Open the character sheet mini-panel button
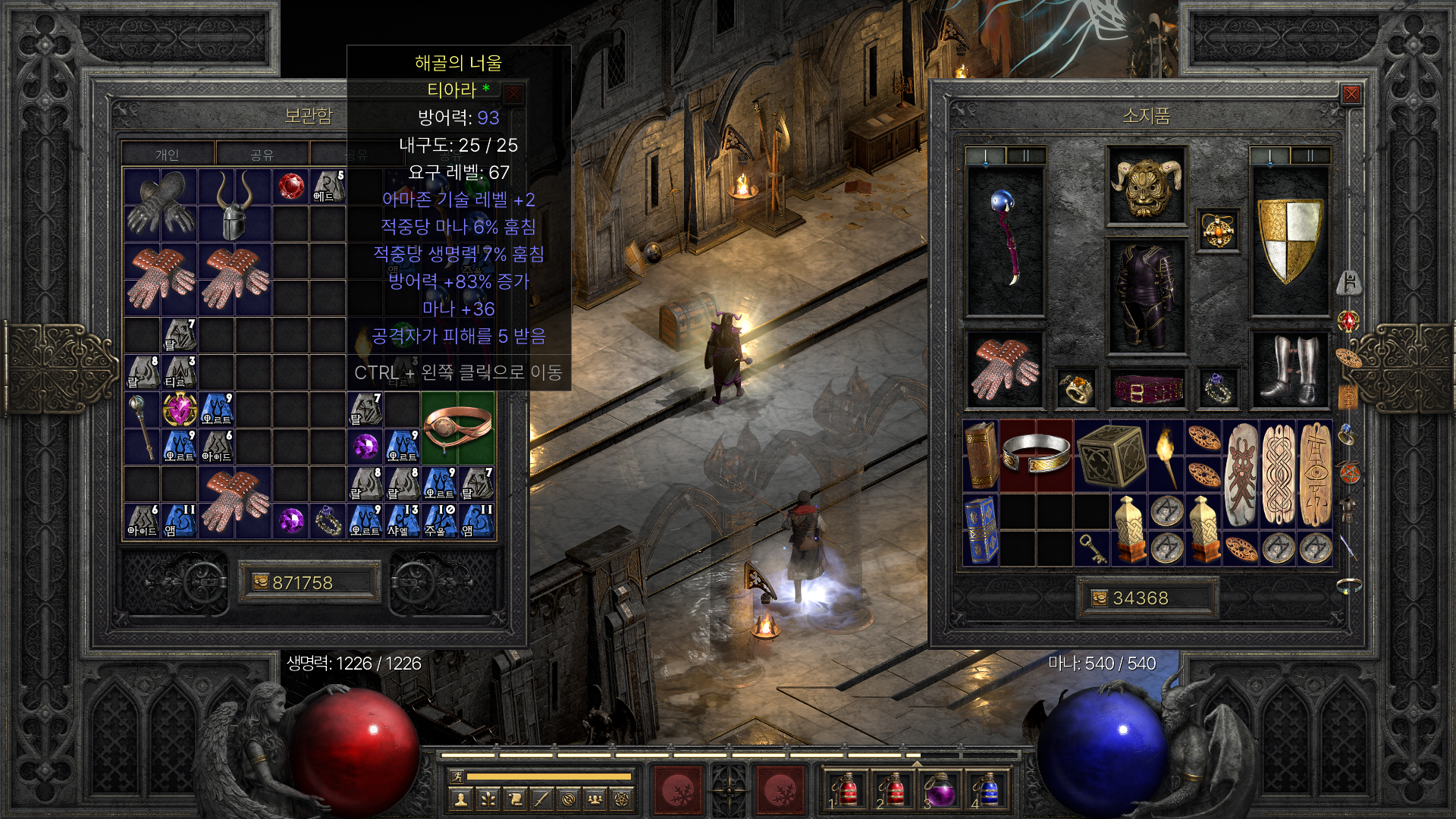Screen dimensions: 1456x819 460,799
